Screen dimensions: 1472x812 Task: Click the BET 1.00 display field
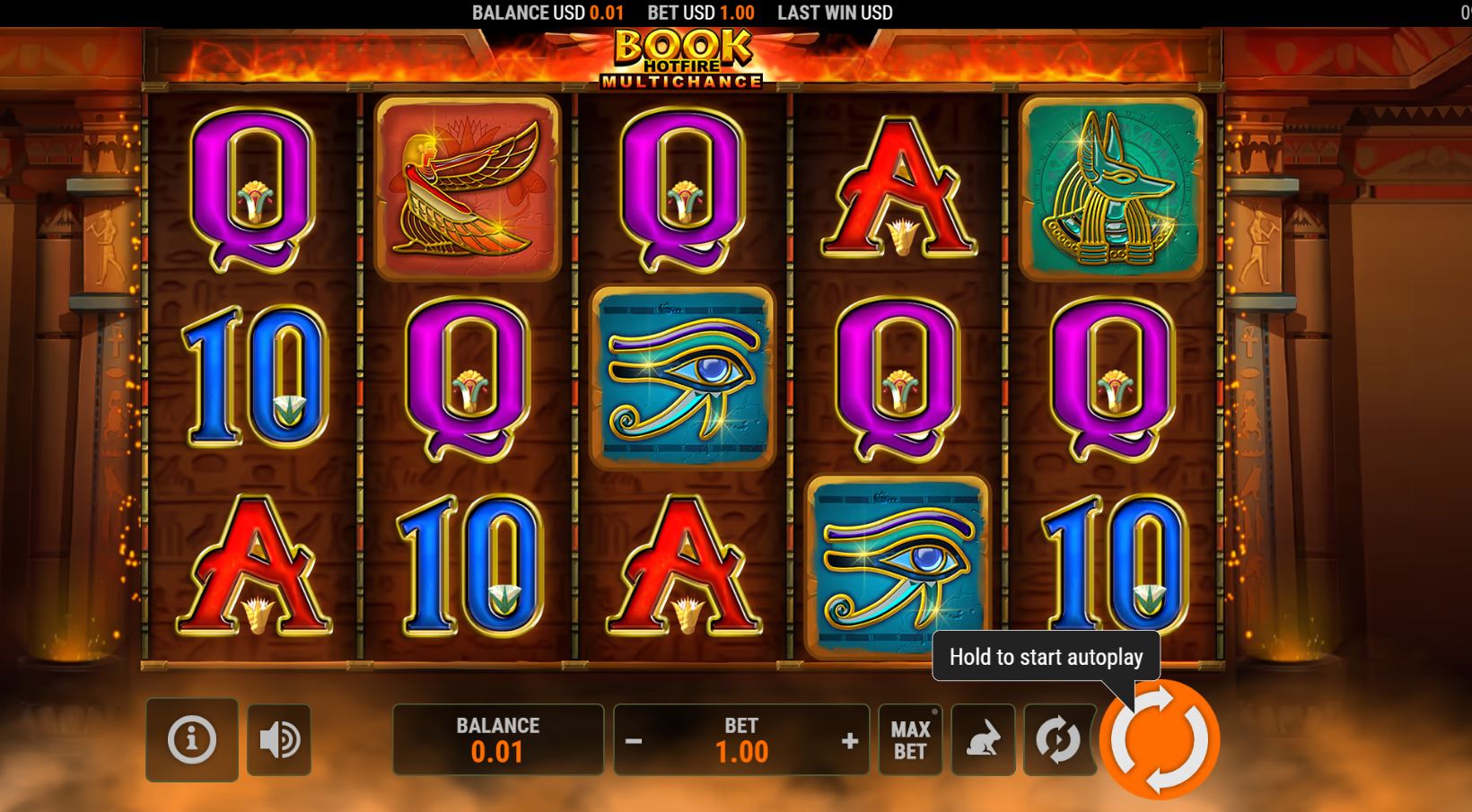[x=742, y=739]
